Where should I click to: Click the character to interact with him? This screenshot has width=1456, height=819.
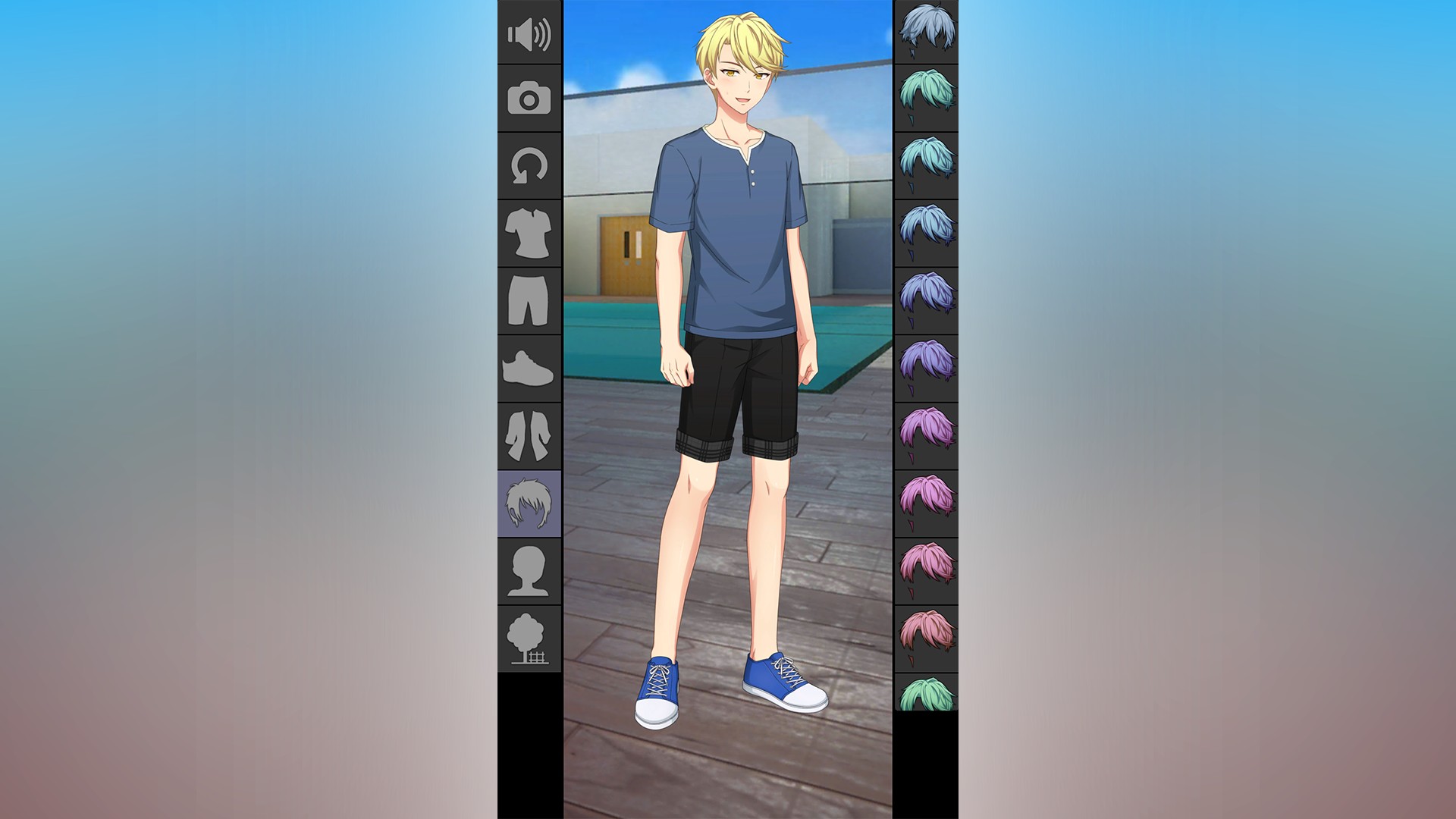pos(732,303)
